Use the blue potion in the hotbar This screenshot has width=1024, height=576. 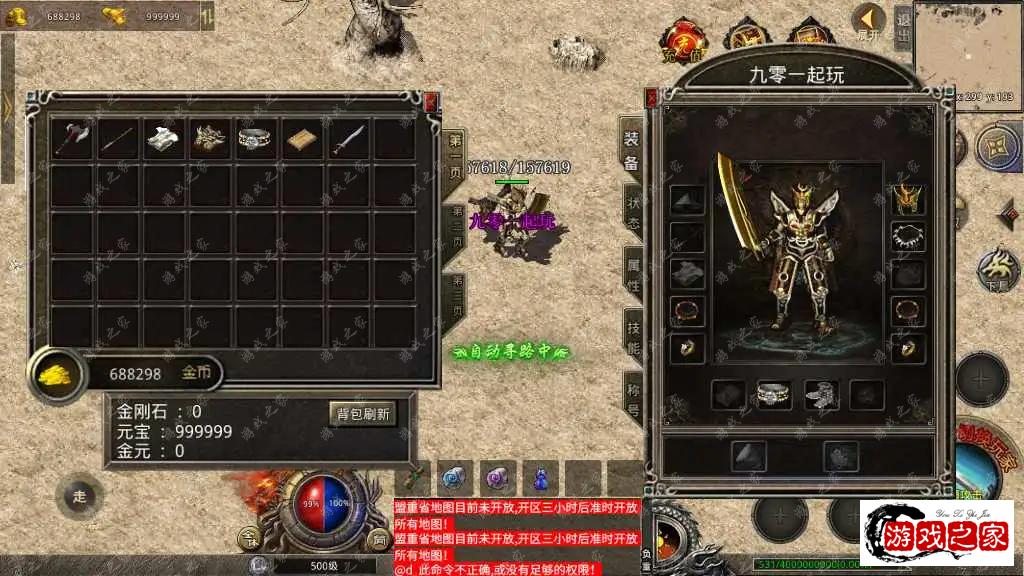541,479
